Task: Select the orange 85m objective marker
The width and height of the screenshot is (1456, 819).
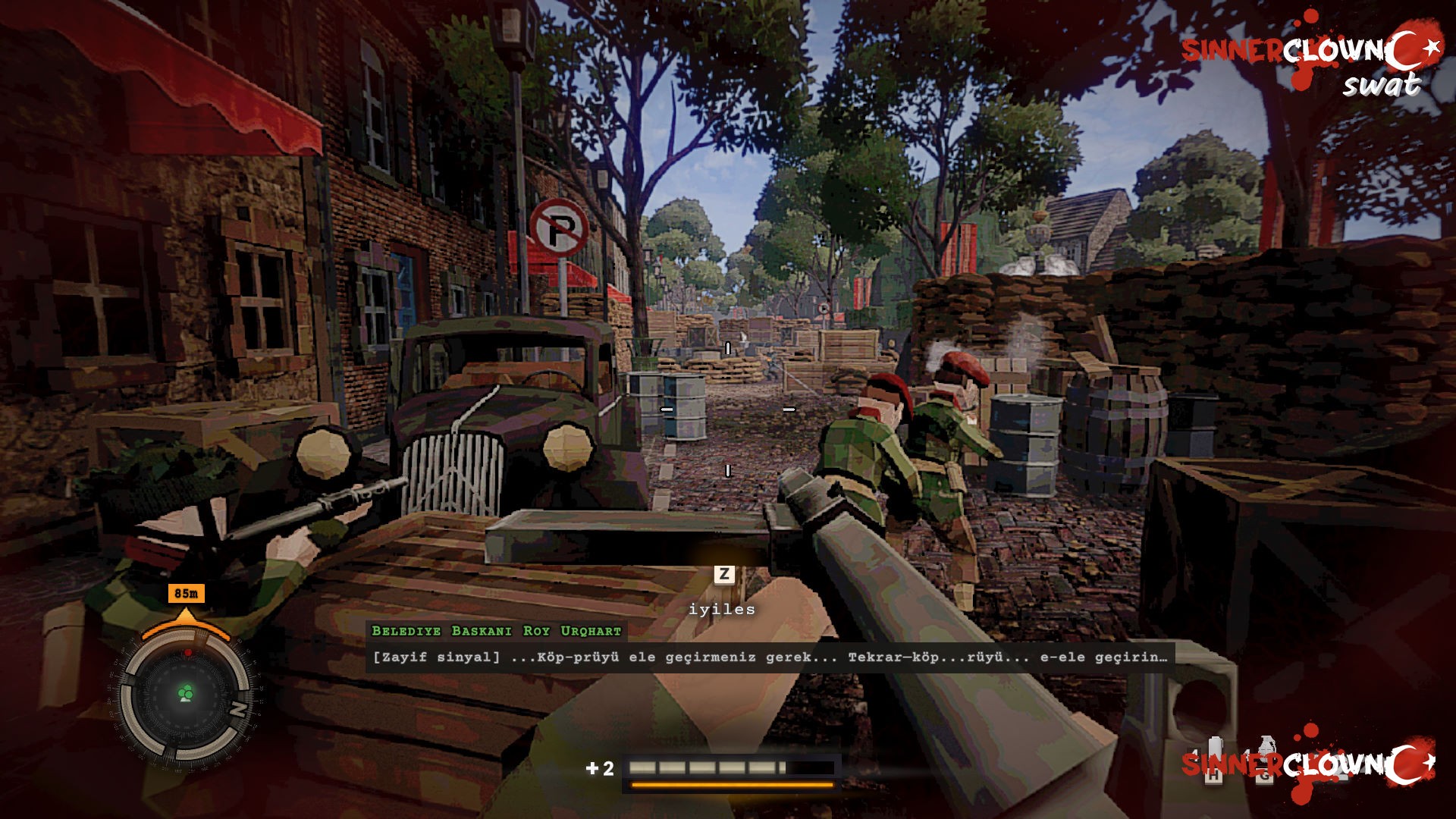Action: click(186, 594)
